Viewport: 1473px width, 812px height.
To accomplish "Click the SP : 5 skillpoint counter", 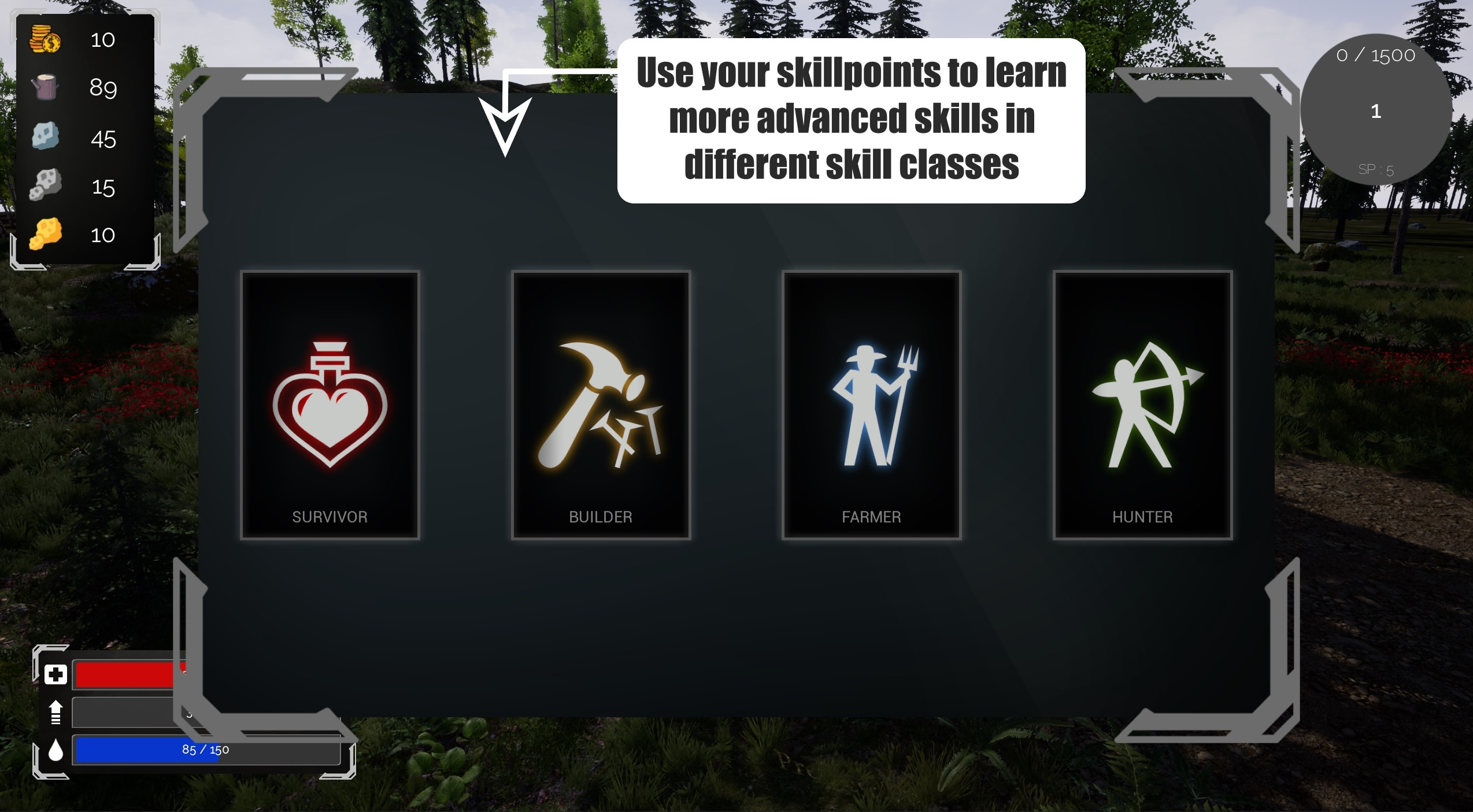I will [x=1376, y=169].
